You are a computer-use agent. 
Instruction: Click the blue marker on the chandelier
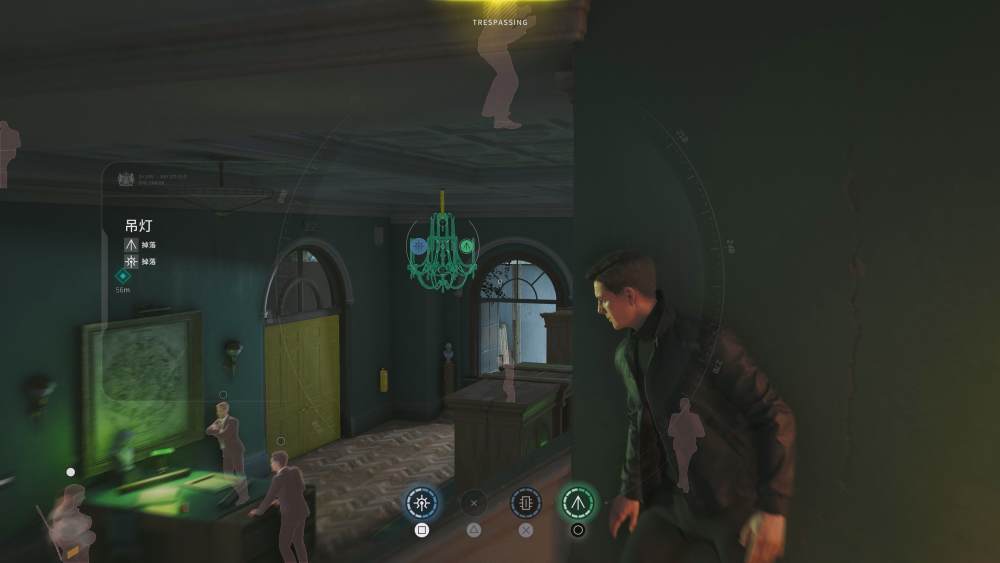click(x=420, y=245)
